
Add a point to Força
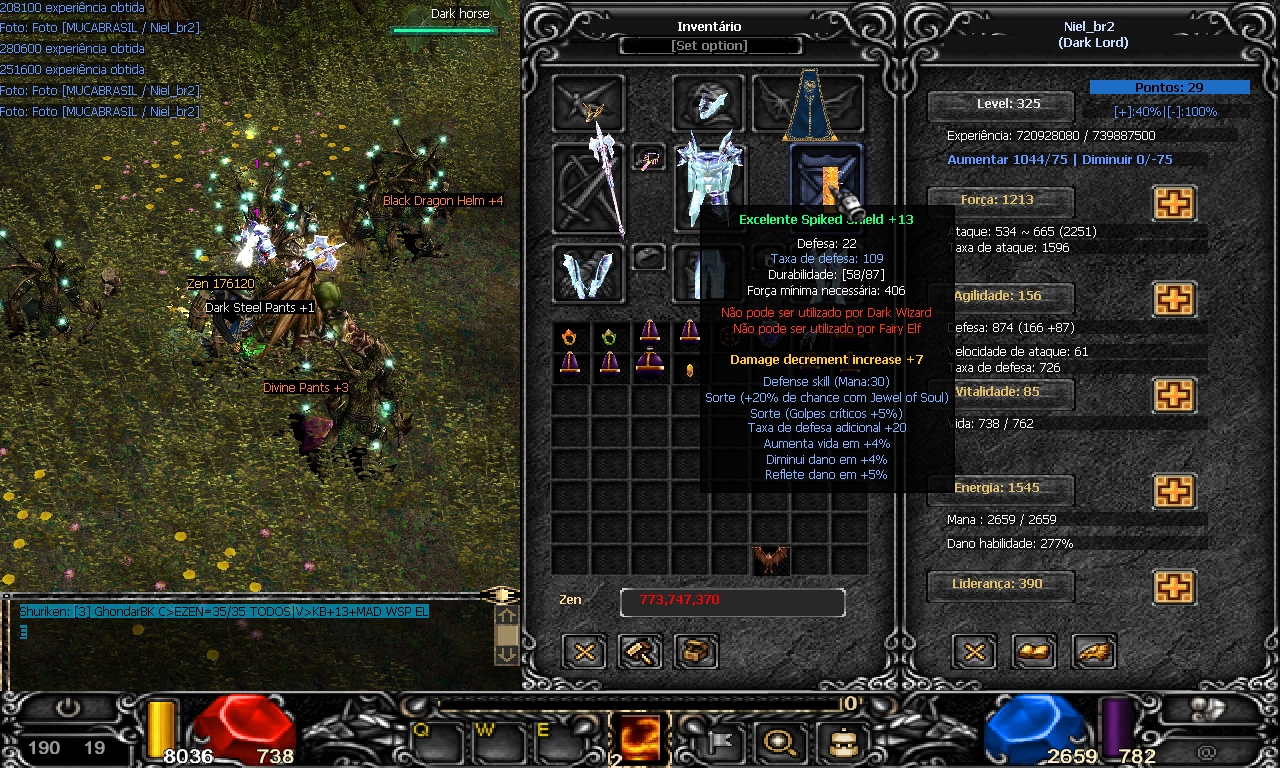pos(1174,203)
